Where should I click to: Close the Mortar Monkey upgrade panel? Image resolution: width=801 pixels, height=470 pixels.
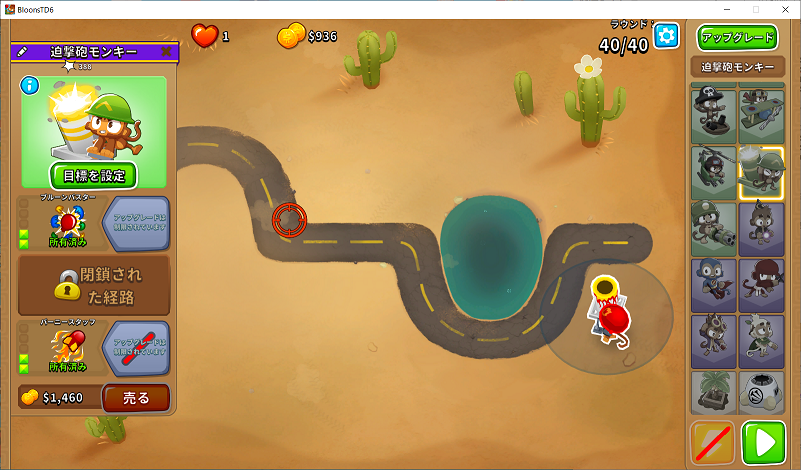pyautogui.click(x=166, y=51)
